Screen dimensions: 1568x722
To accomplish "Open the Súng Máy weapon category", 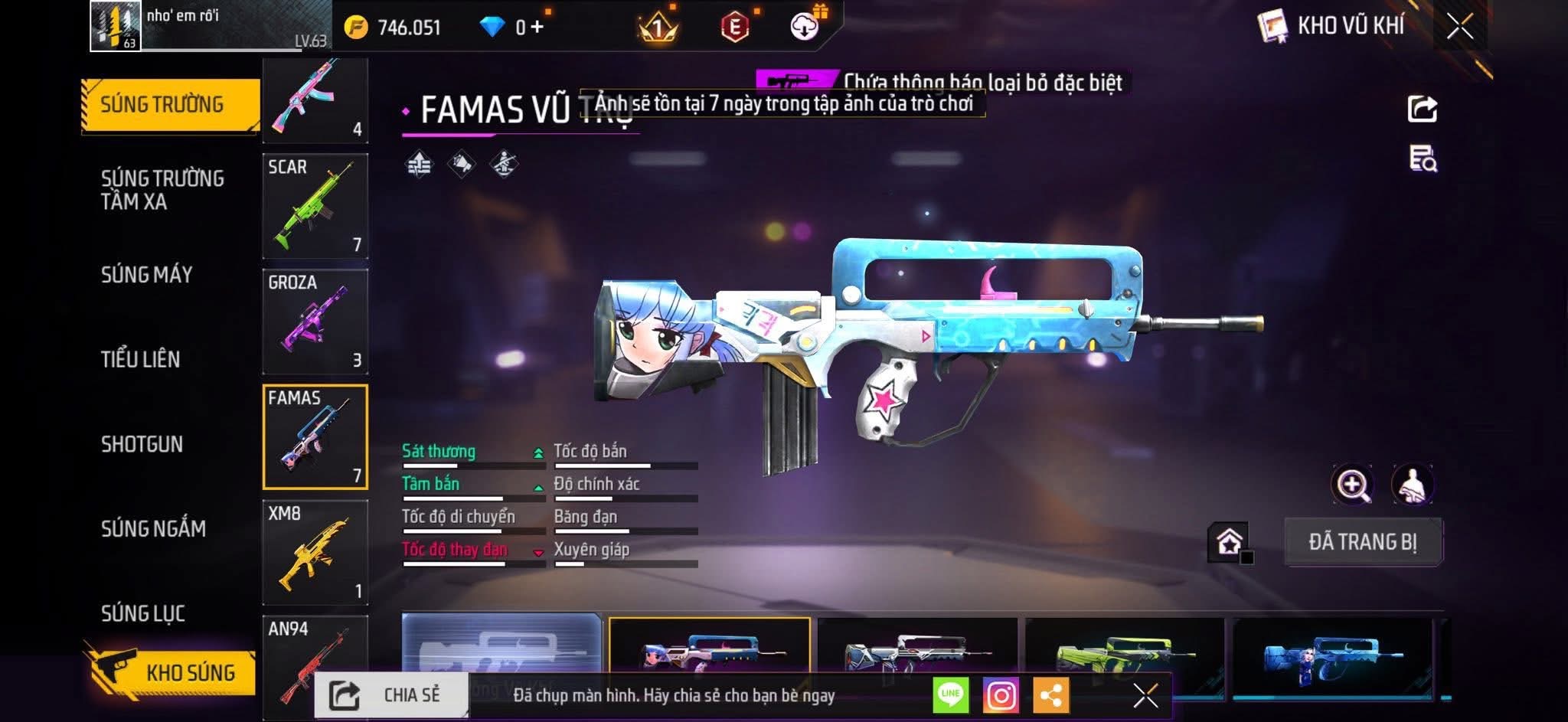I will [146, 275].
